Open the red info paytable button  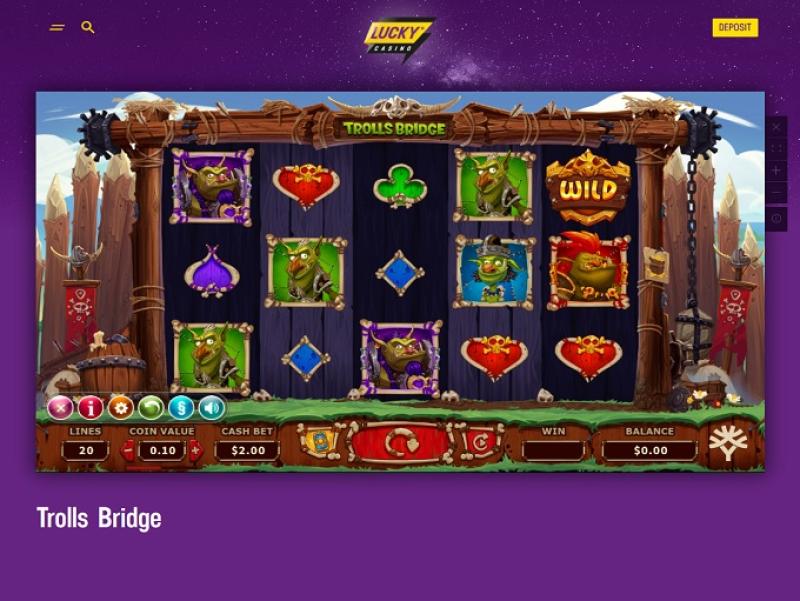coord(91,407)
